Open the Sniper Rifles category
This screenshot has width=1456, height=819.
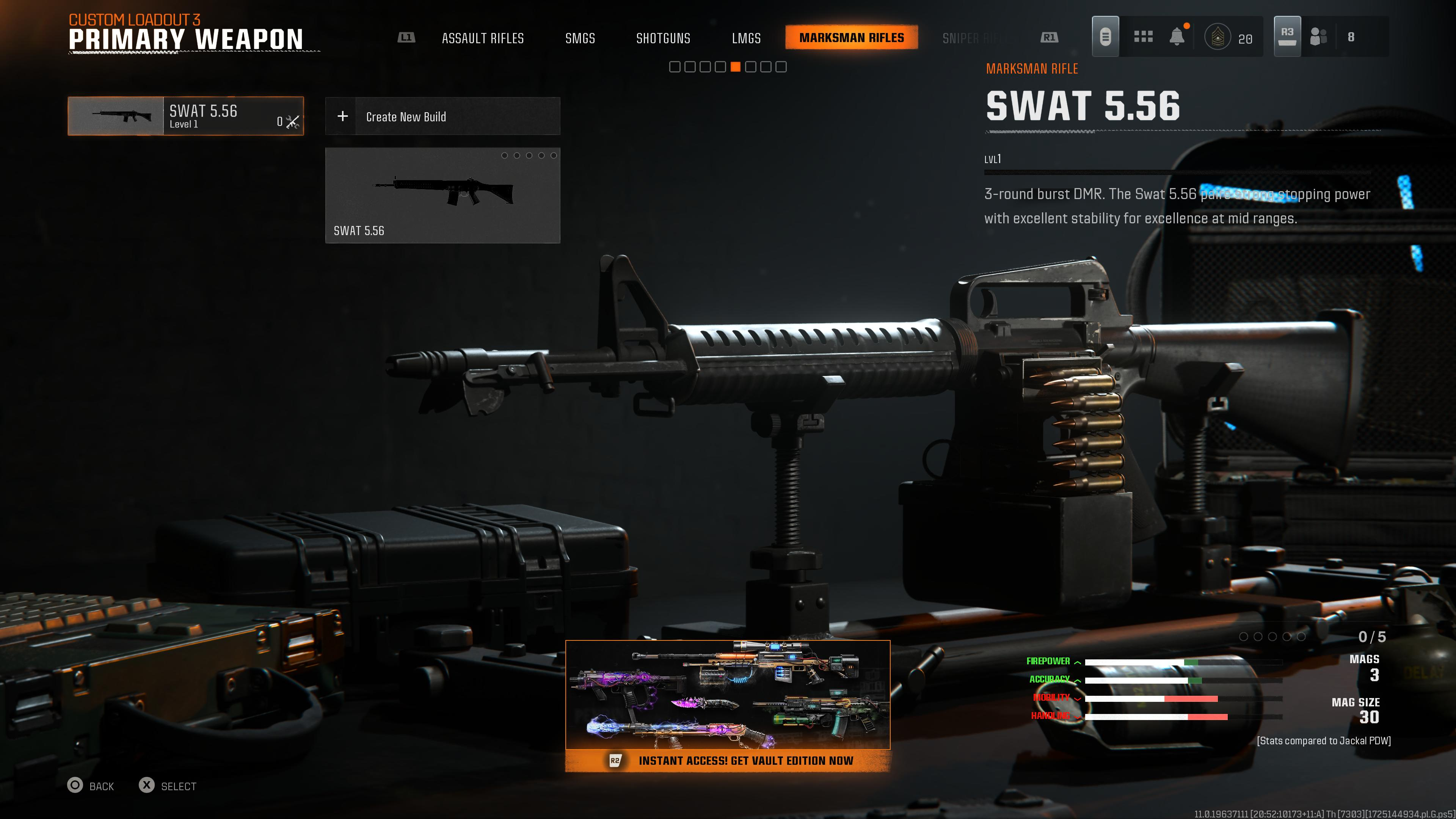[x=977, y=38]
